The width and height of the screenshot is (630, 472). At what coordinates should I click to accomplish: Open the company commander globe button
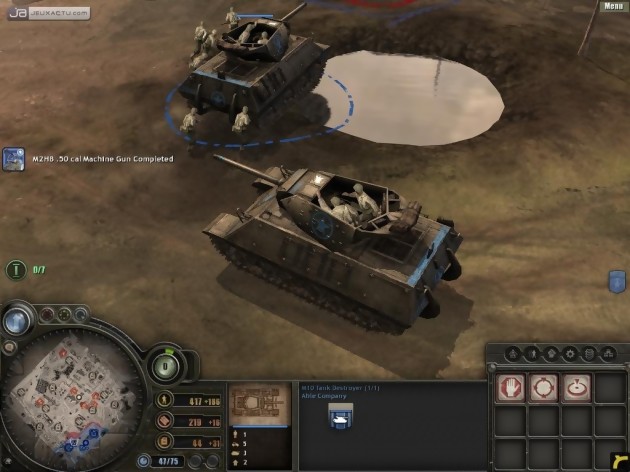coord(17,321)
